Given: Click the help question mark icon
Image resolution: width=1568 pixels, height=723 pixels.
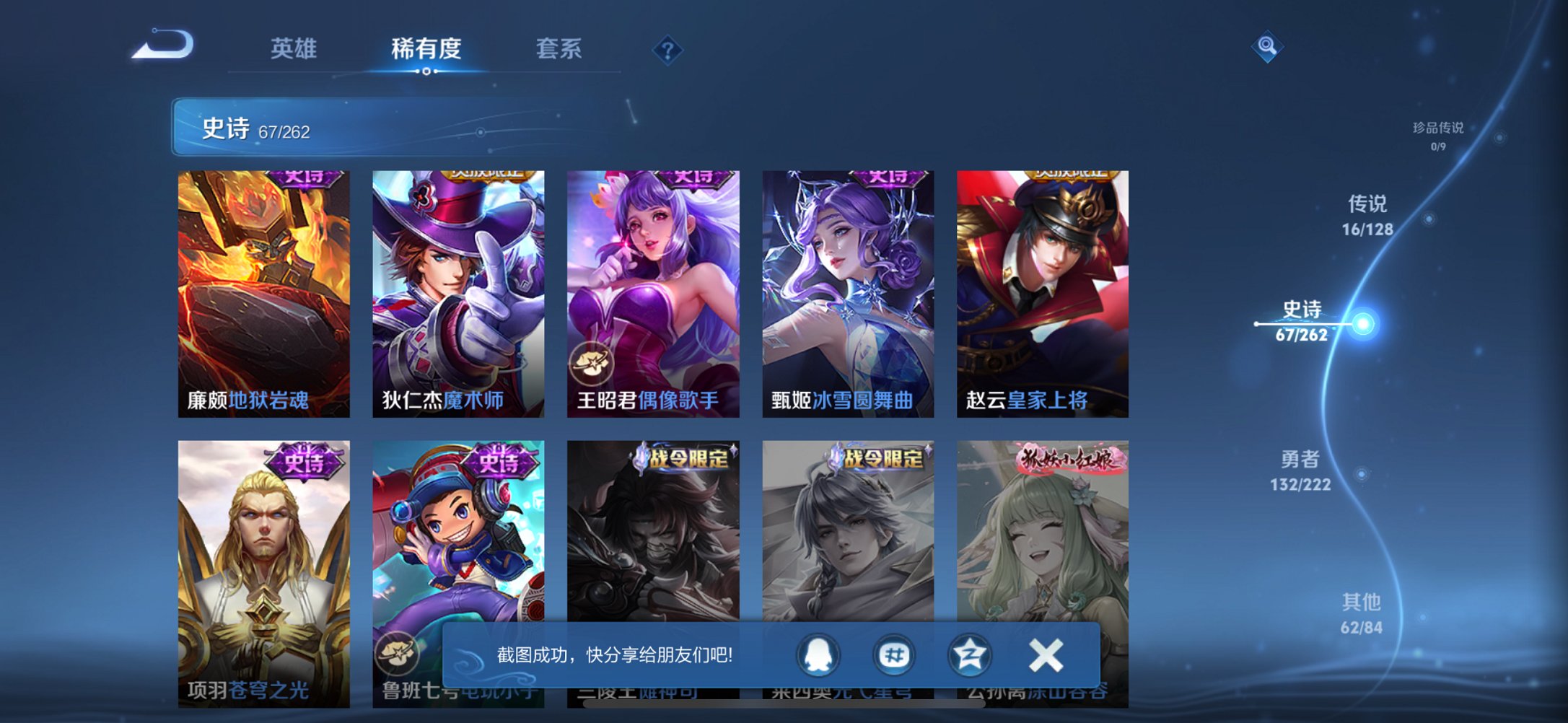Looking at the screenshot, I should pos(667,51).
